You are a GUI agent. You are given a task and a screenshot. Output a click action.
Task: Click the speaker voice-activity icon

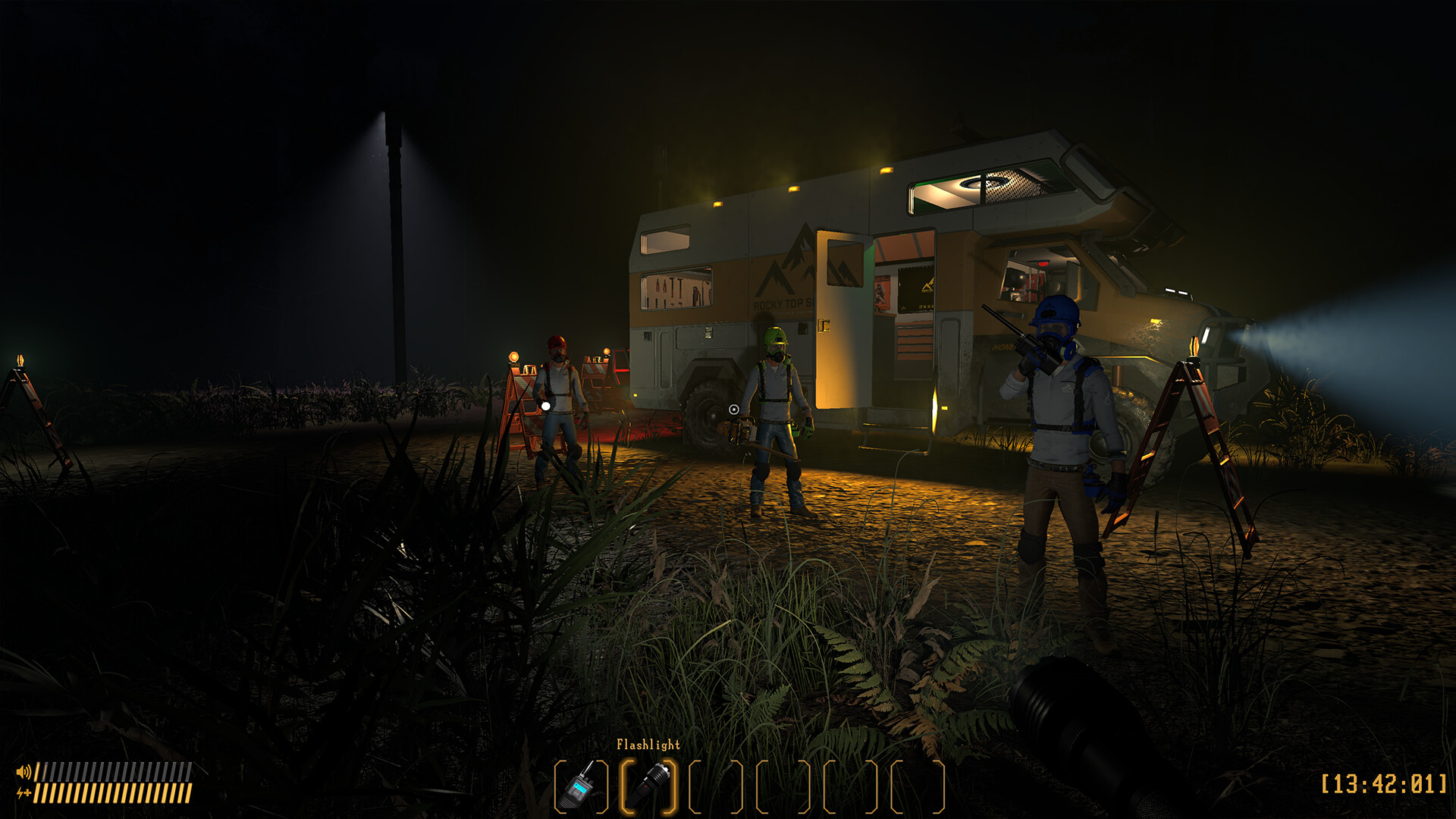[24, 771]
